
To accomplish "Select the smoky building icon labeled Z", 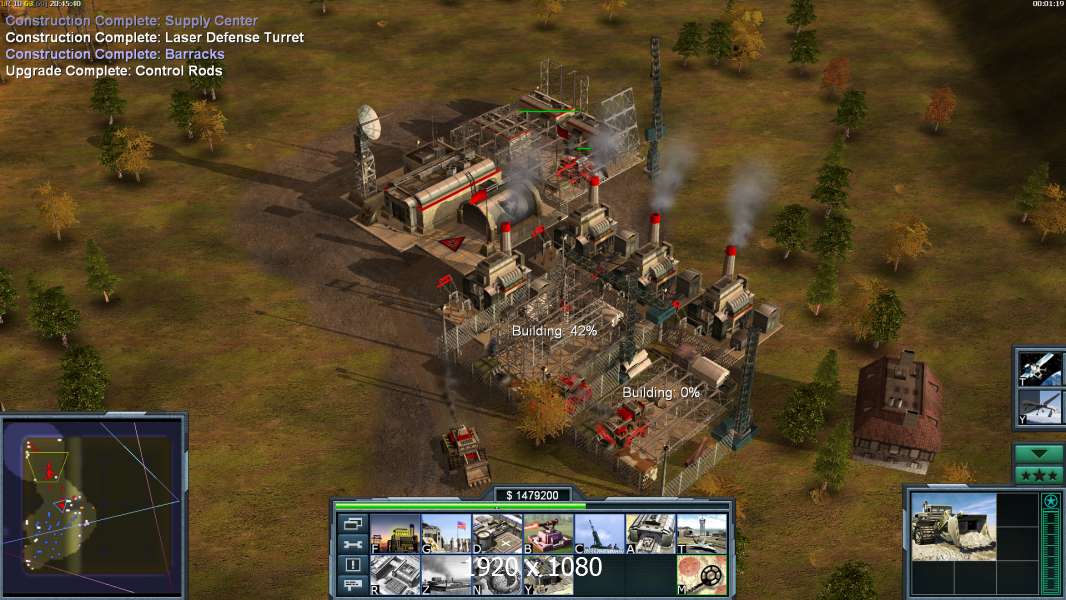I will click(x=446, y=575).
